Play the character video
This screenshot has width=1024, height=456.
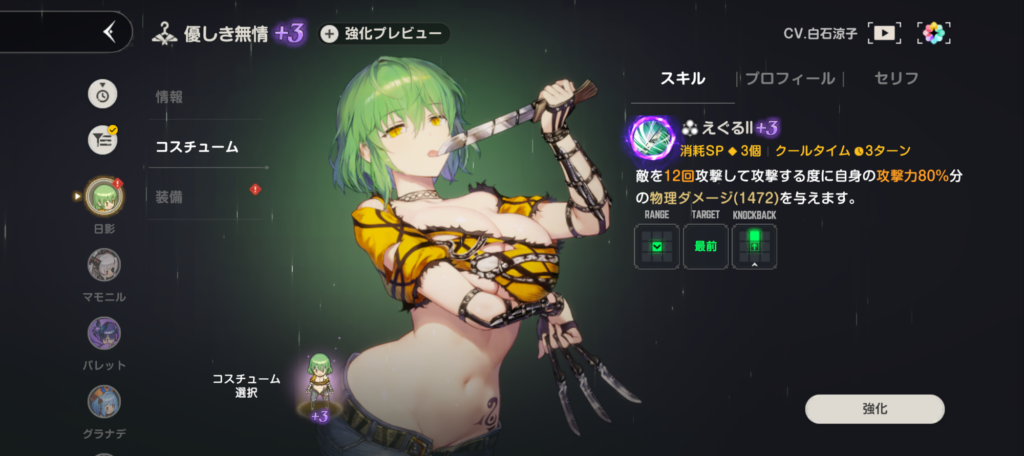click(884, 33)
